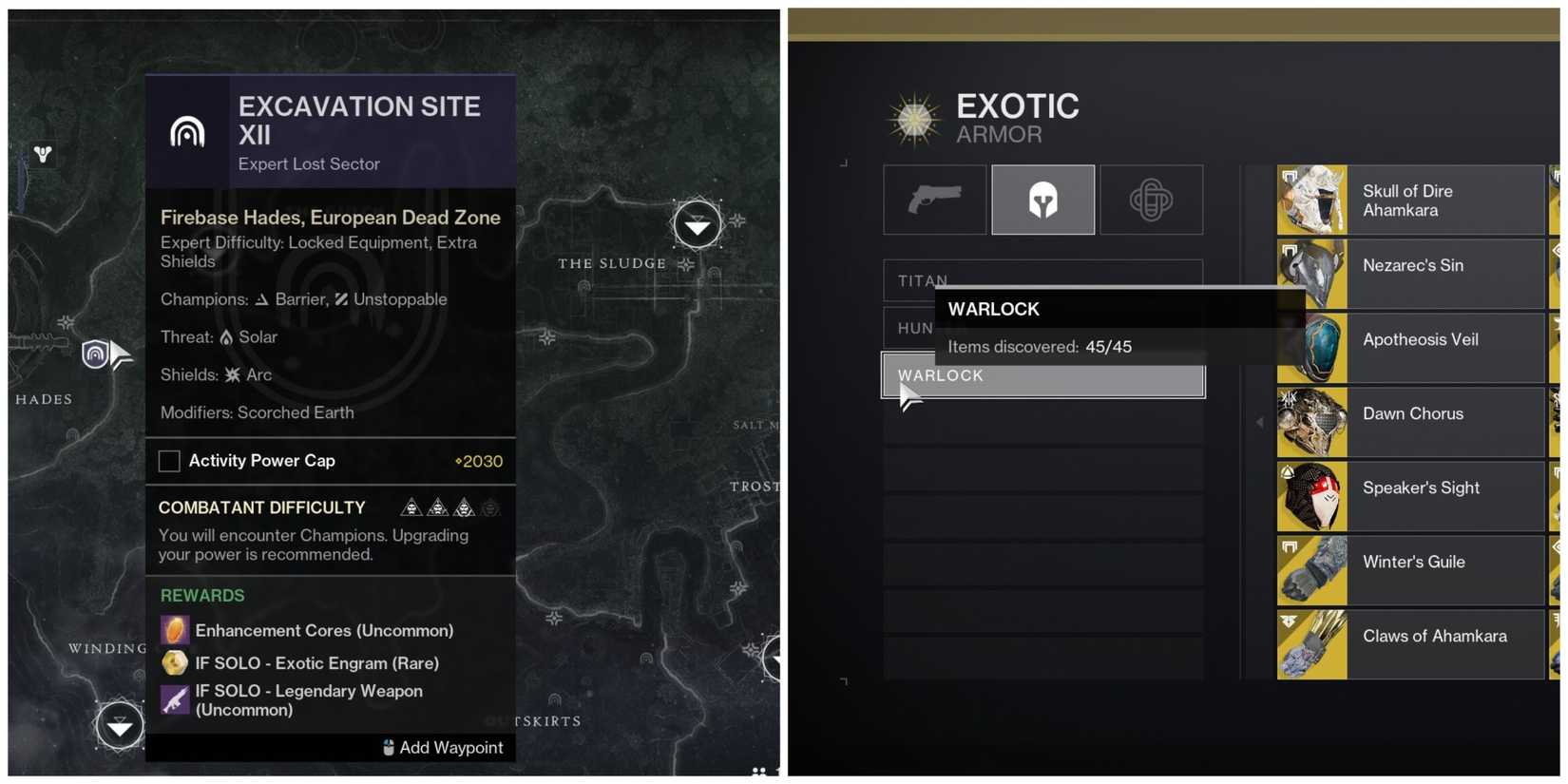
Task: Click the Skull of Dire Ahamkara thumbnail
Action: (1312, 200)
